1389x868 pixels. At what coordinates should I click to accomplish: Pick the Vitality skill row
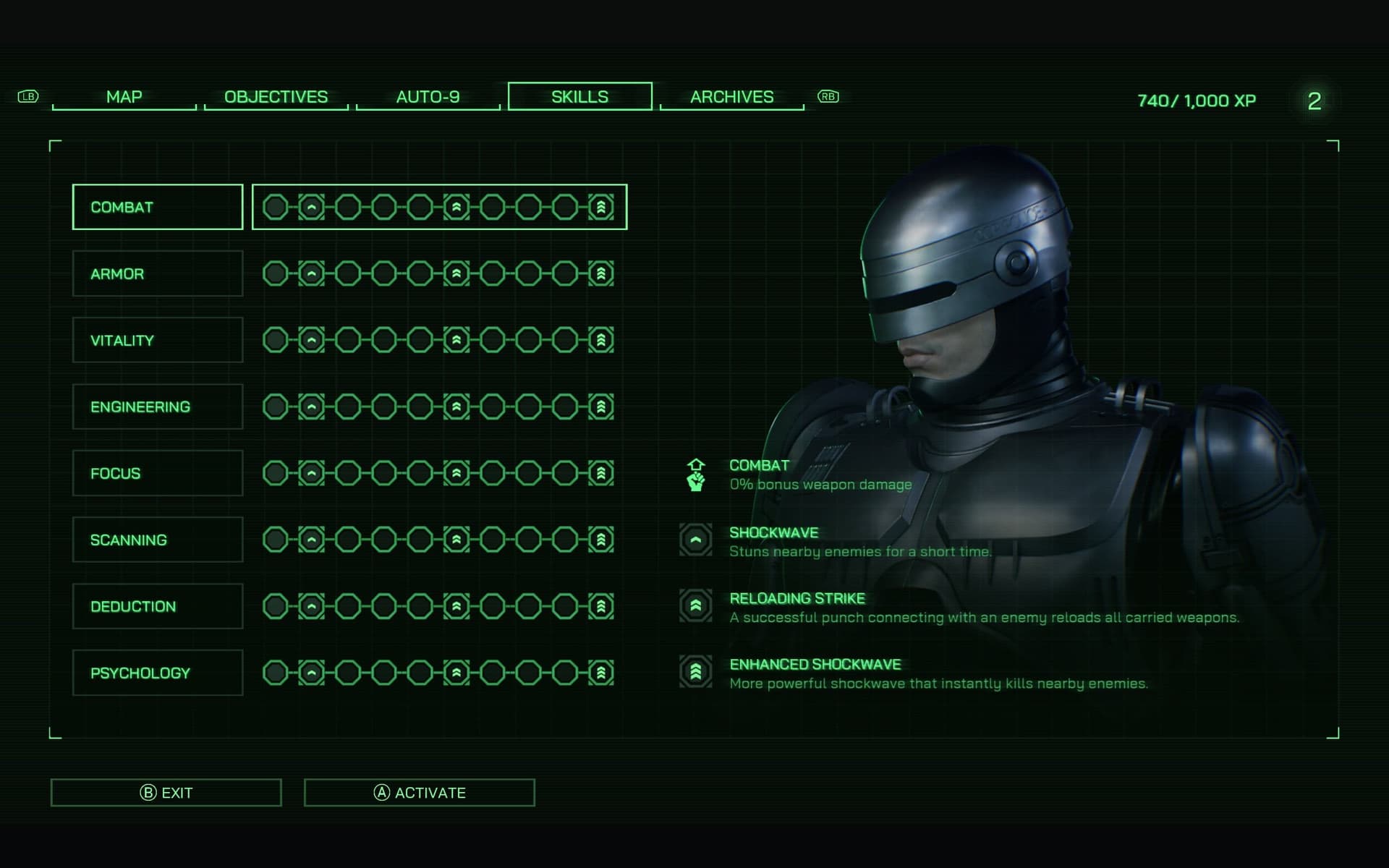[x=158, y=341]
